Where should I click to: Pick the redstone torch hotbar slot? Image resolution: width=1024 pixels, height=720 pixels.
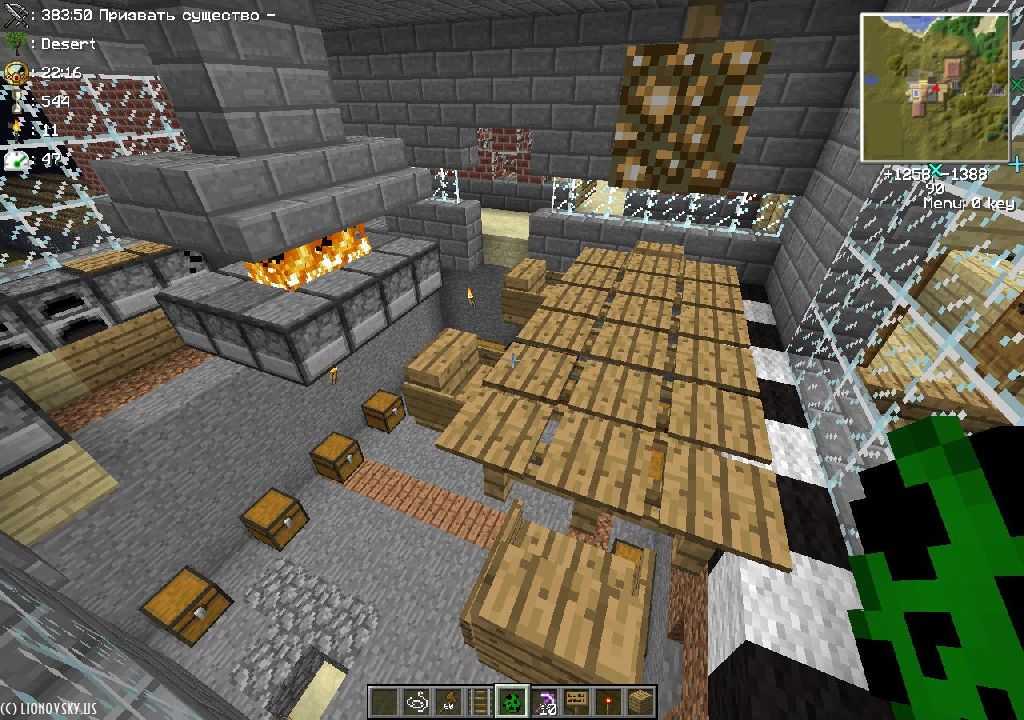[608, 702]
